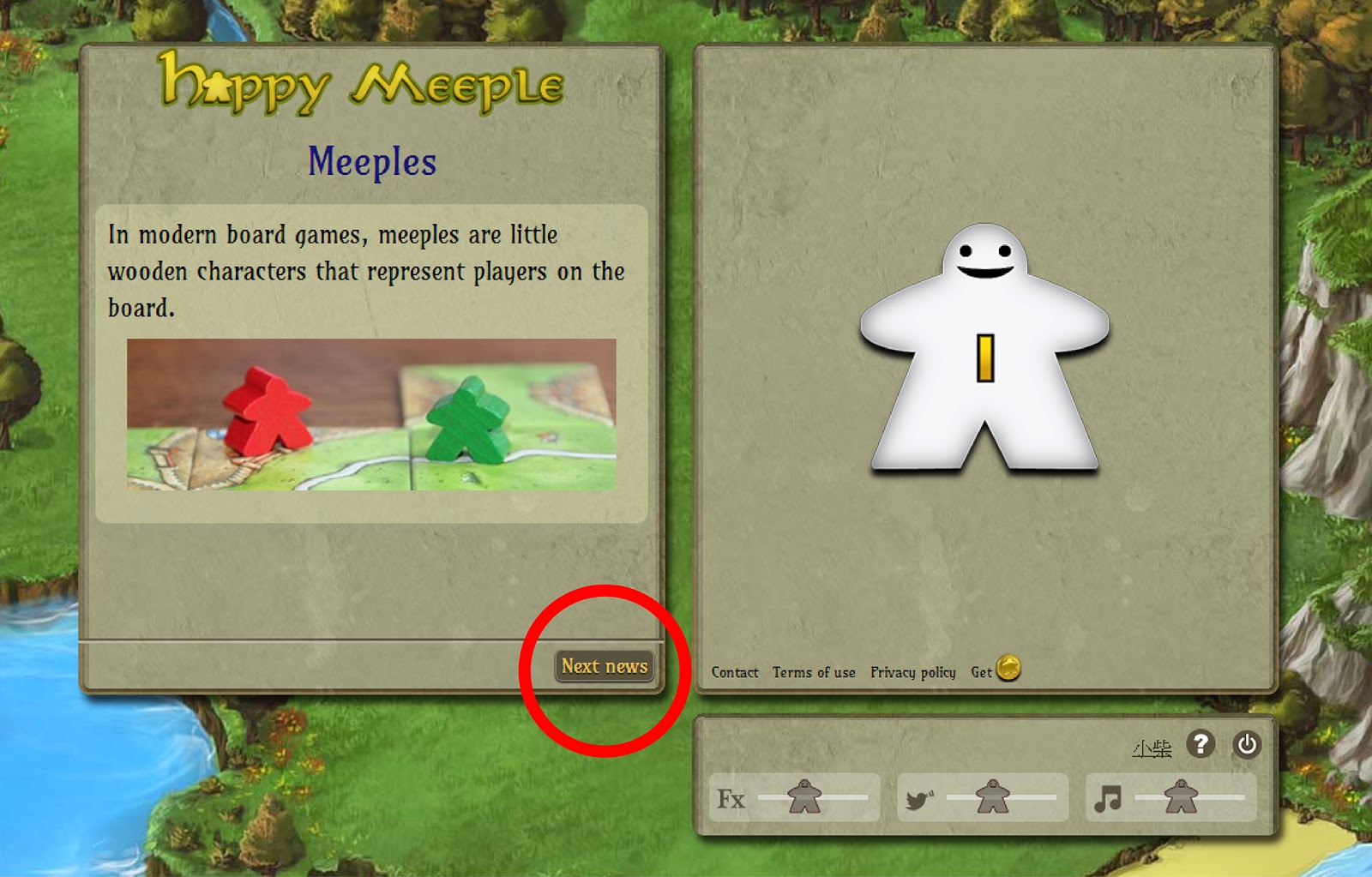The width and height of the screenshot is (1372, 877).
Task: Click the power logout icon
Action: (1245, 745)
